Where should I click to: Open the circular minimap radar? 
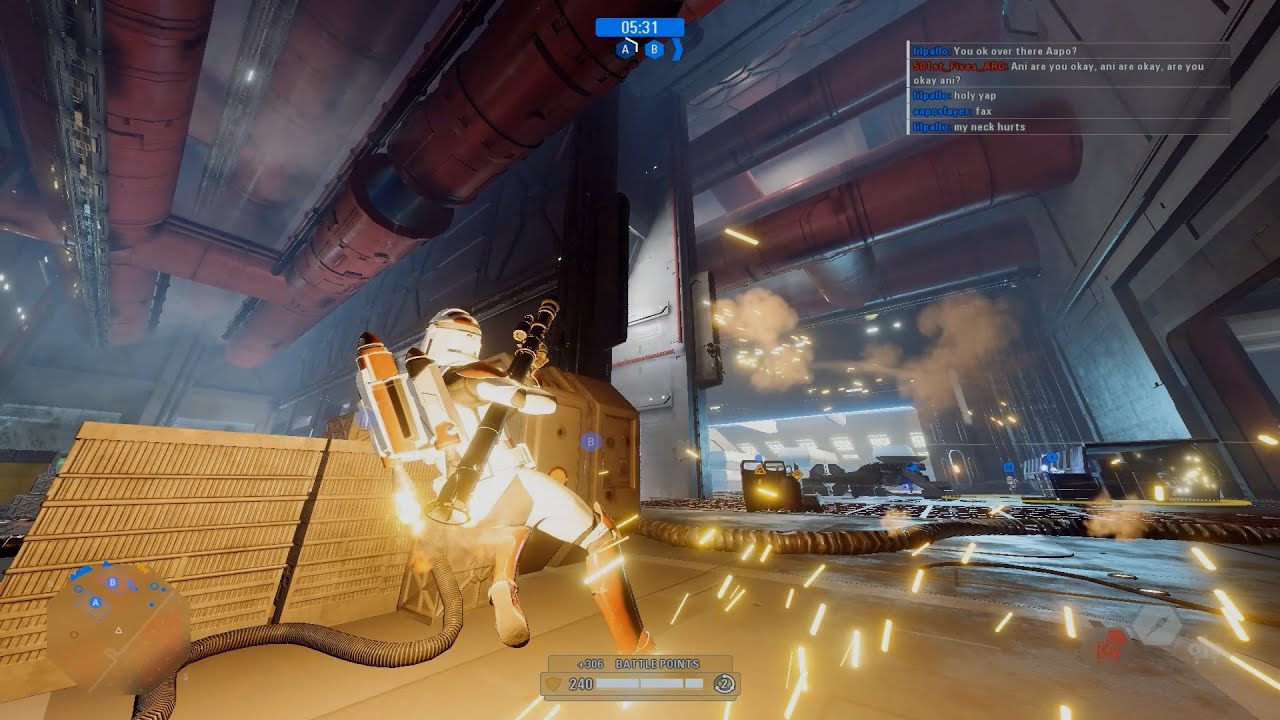point(118,614)
